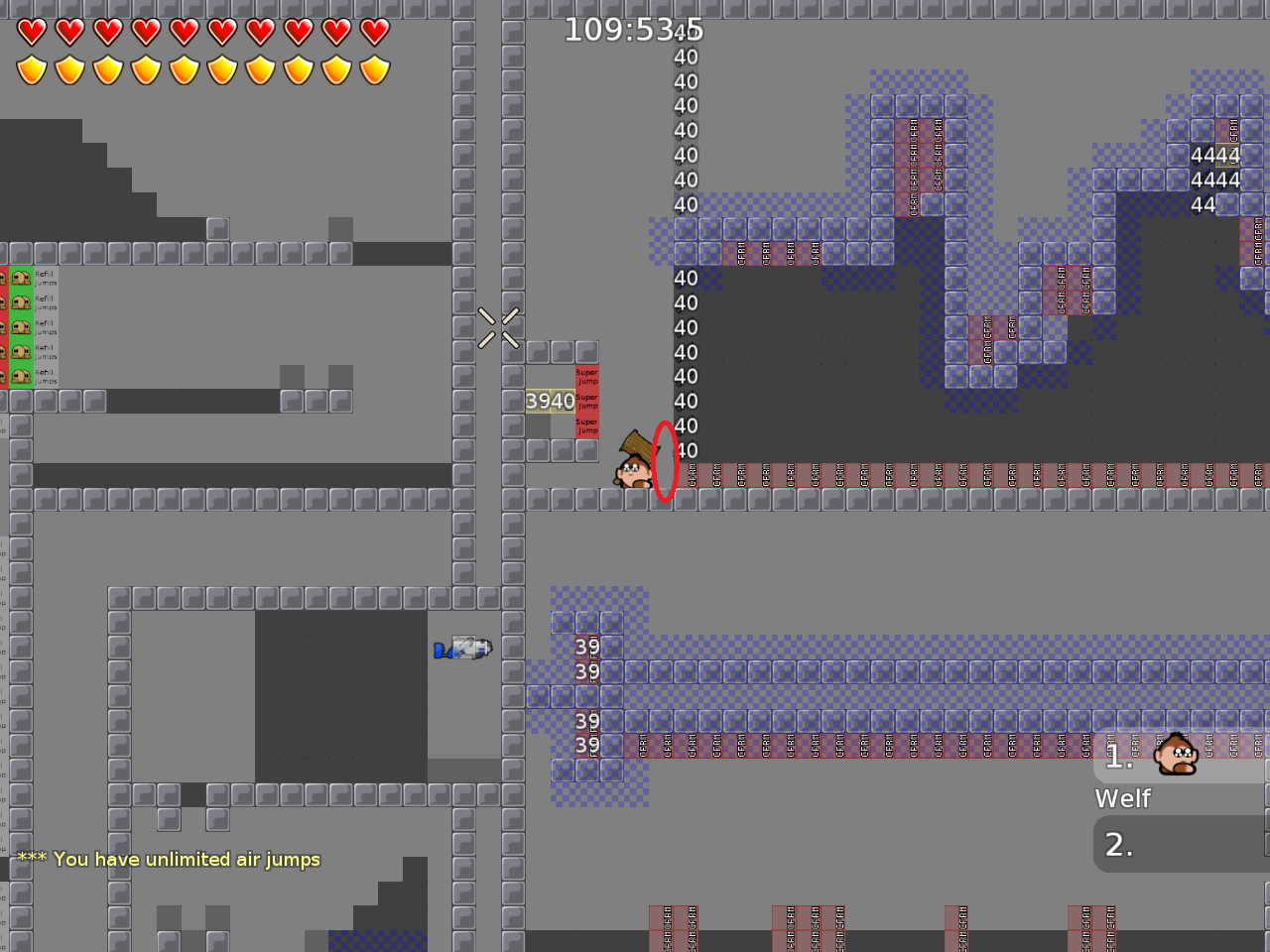Screen dimensions: 1270x952
Task: Click the crossed bones marker above the grid
Action: 496,328
